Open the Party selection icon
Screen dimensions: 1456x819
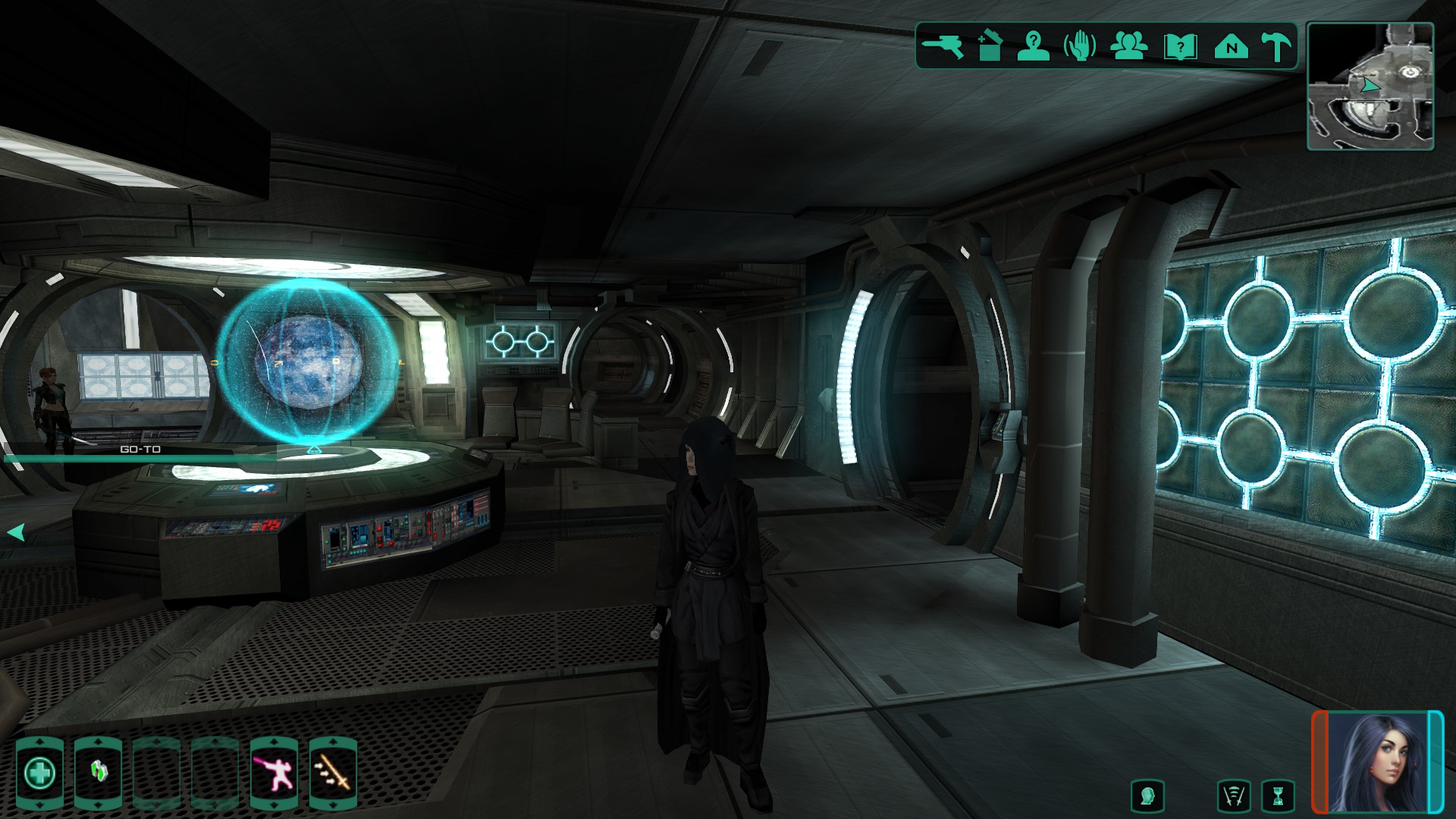tap(1128, 46)
